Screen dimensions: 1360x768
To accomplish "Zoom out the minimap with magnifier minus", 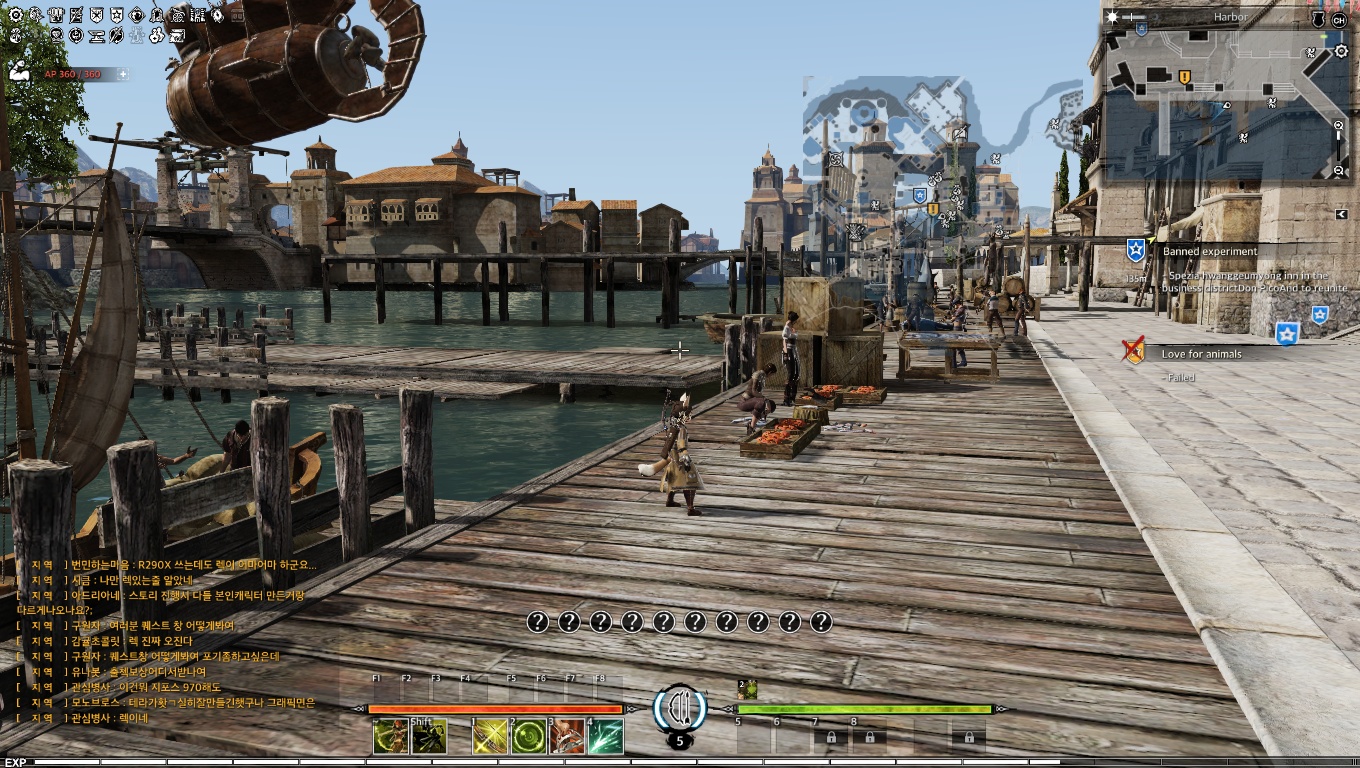I will tap(1339, 171).
